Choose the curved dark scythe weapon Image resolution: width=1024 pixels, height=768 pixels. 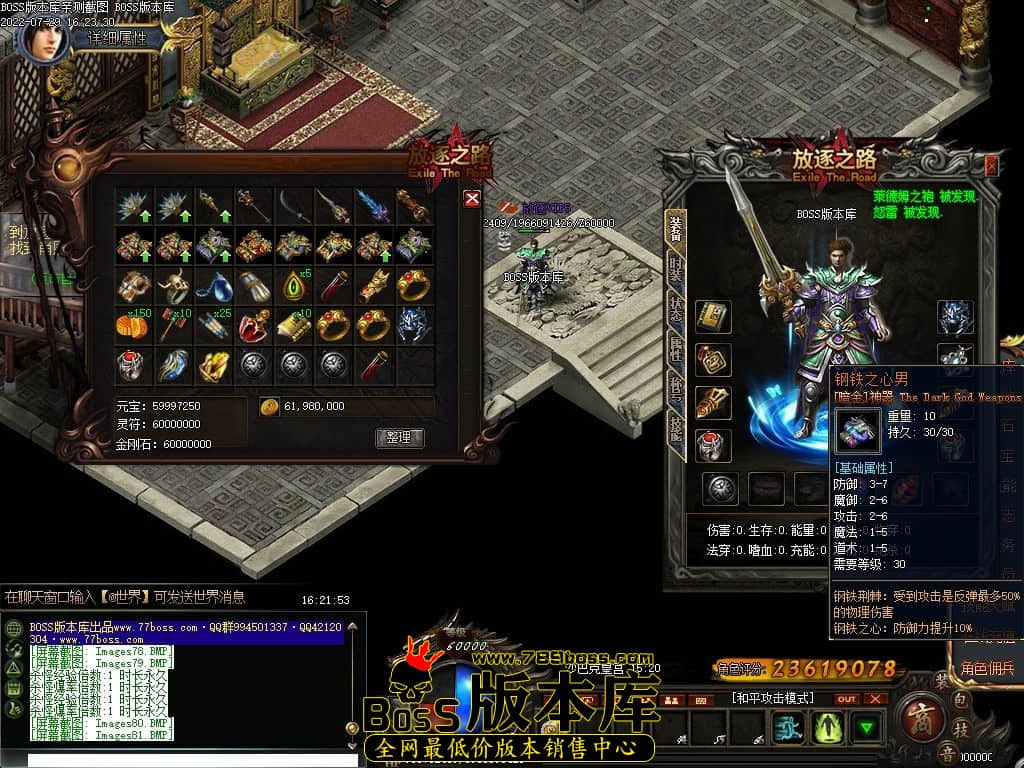click(294, 206)
